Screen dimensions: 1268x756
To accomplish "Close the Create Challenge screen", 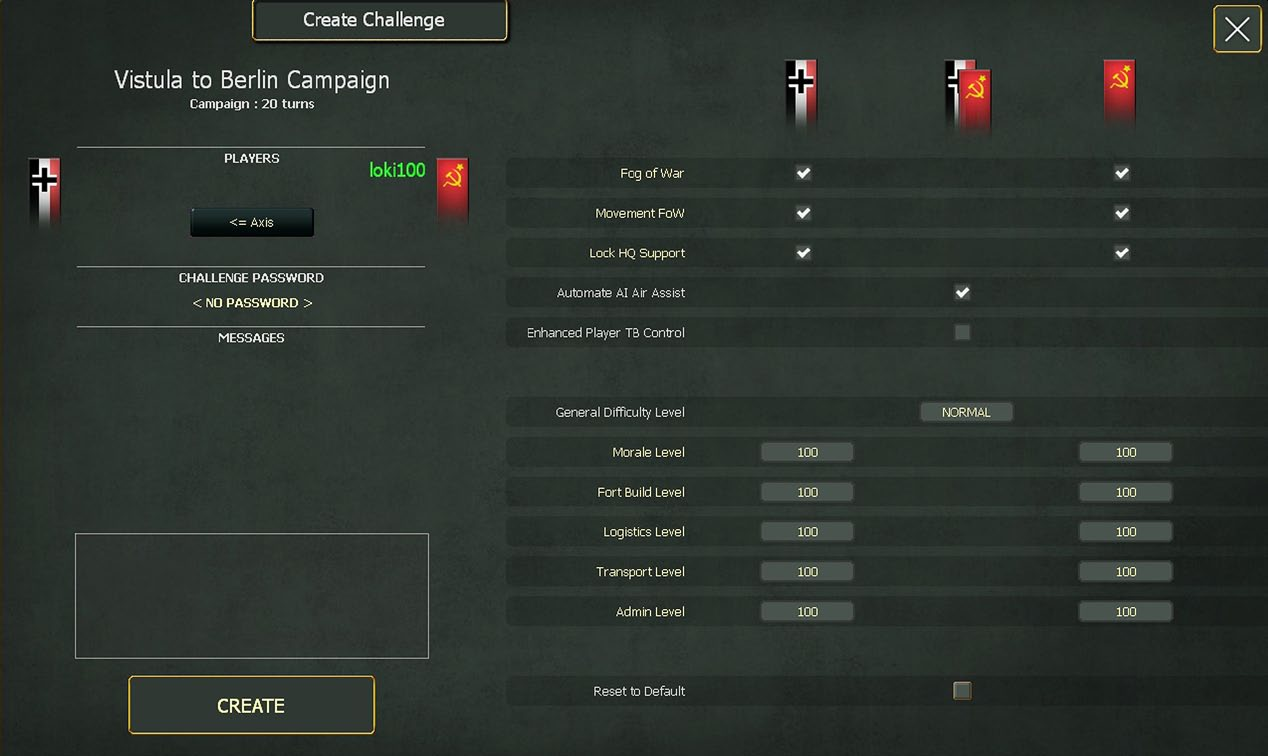I will pyautogui.click(x=1237, y=29).
